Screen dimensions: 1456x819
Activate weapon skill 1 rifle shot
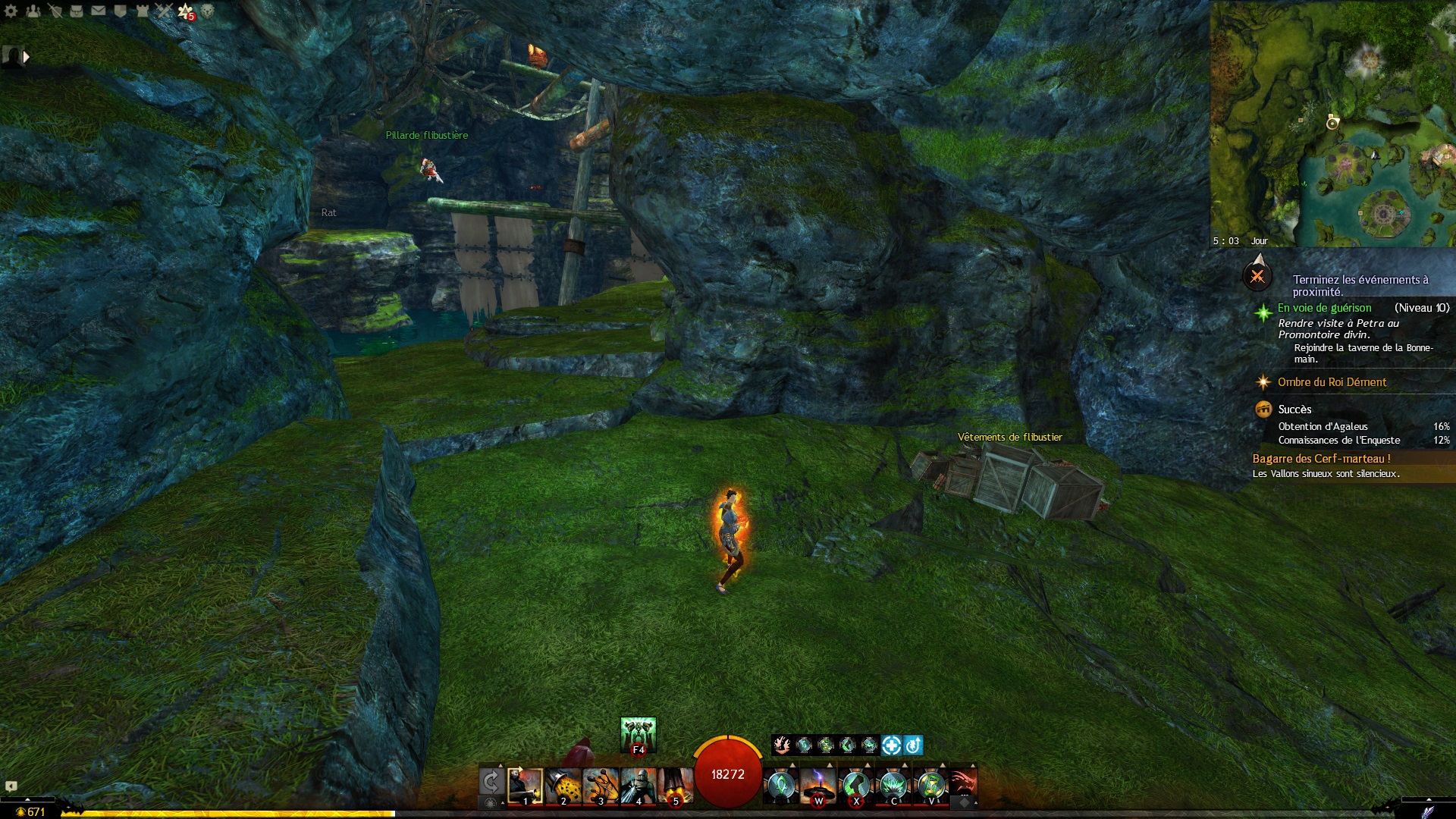pyautogui.click(x=525, y=786)
